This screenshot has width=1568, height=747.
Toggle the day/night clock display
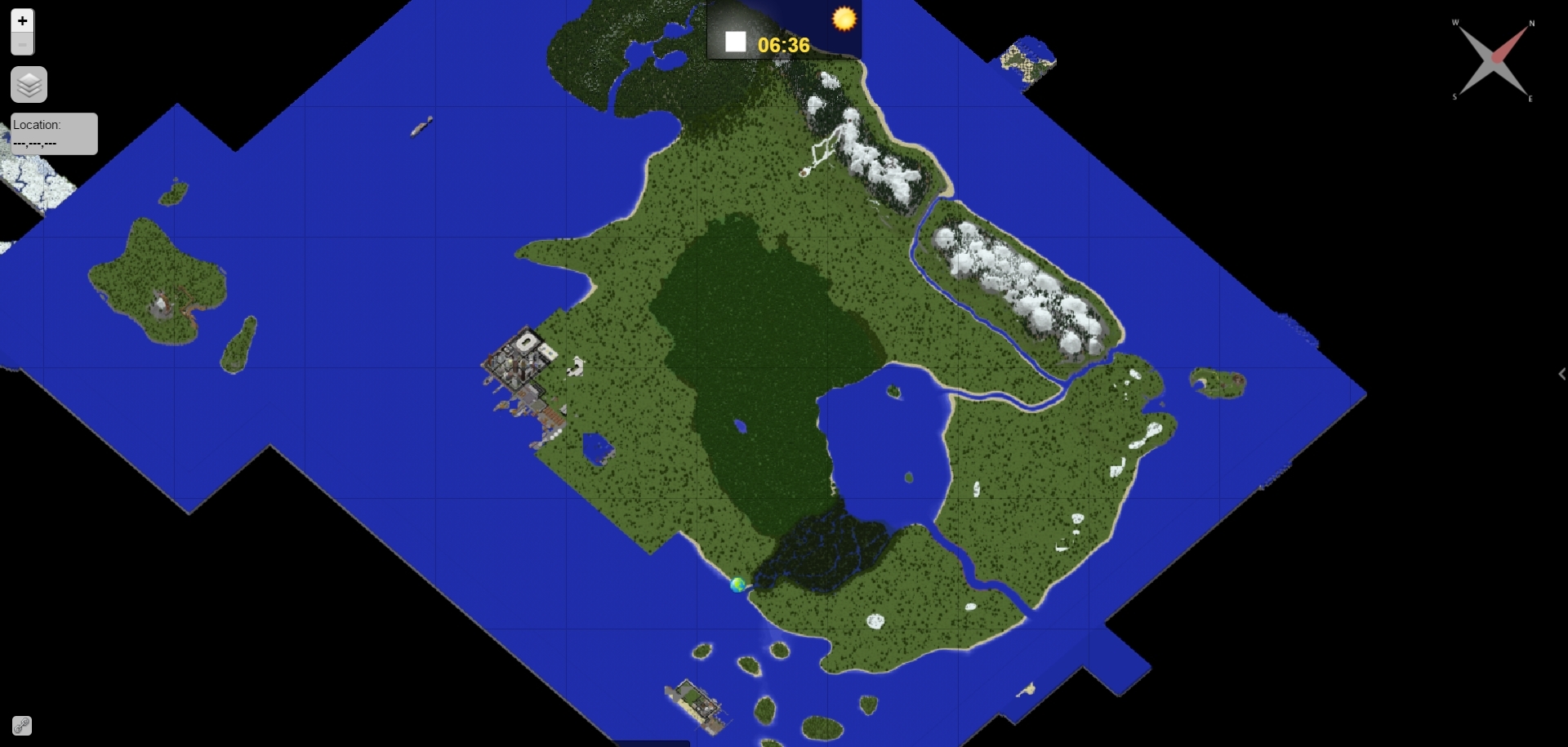783,29
